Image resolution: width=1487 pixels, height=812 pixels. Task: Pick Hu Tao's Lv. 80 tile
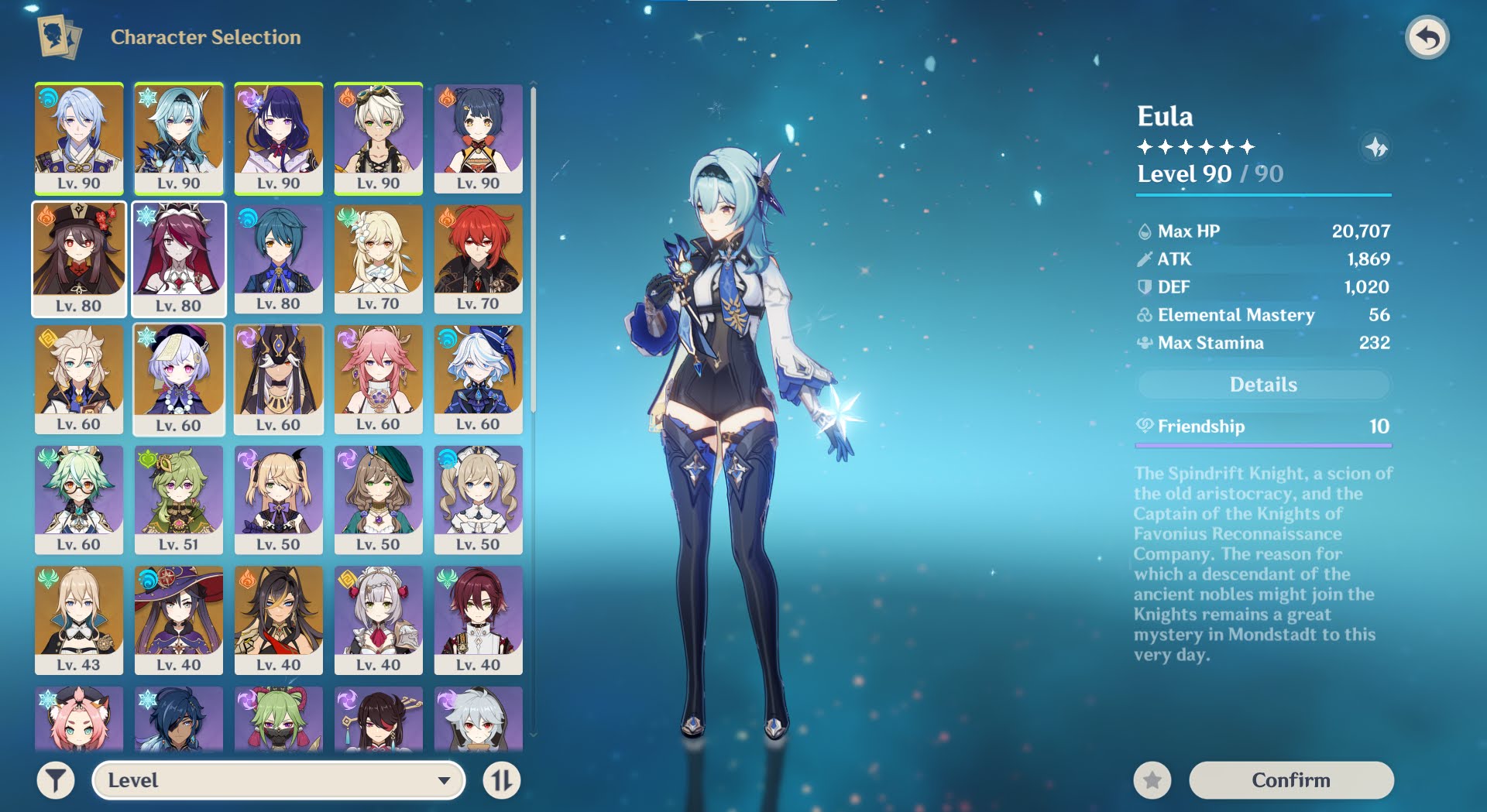point(79,259)
